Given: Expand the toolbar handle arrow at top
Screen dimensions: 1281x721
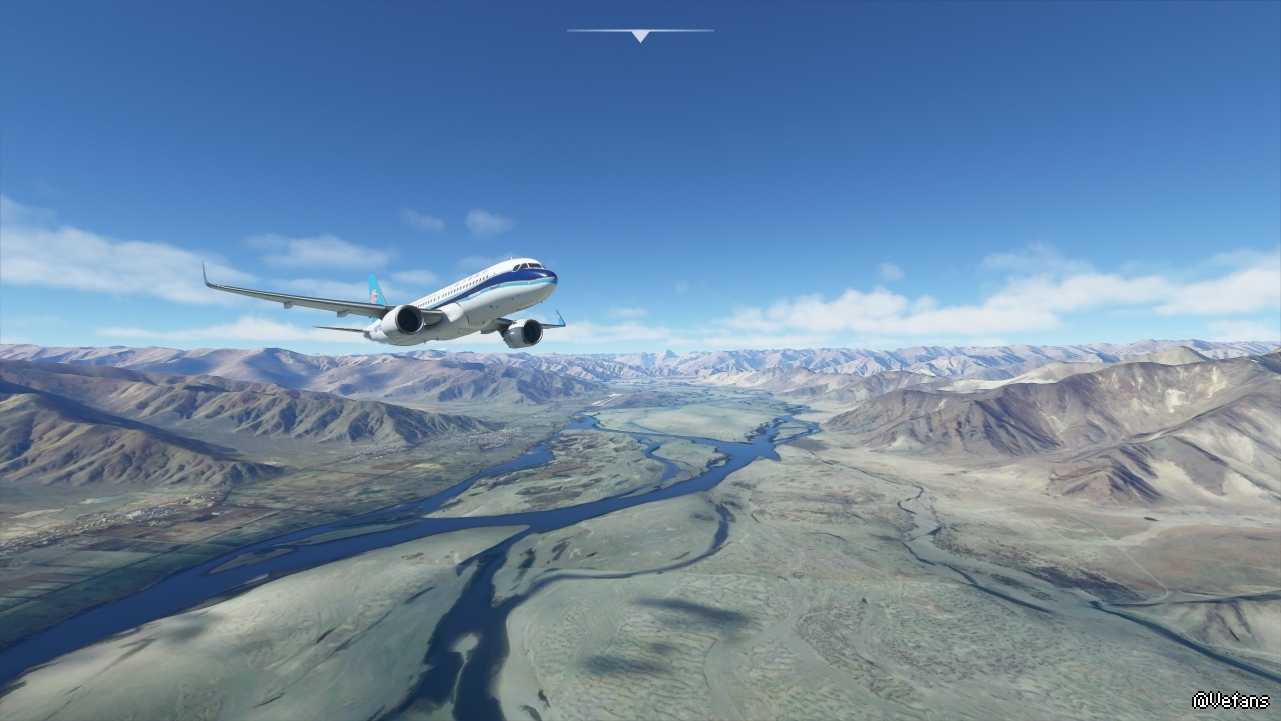Looking at the screenshot, I should 640,35.
